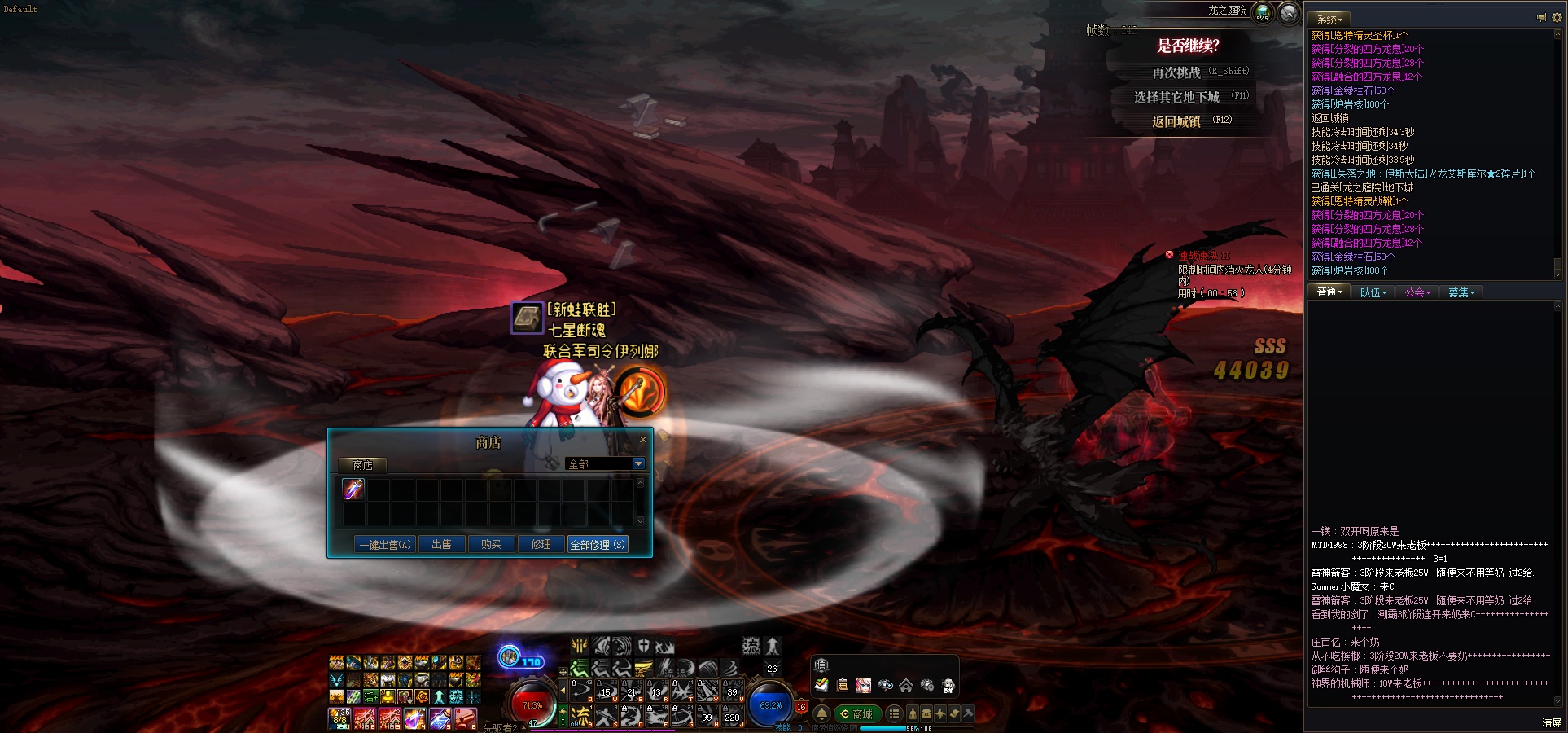1568x733 pixels.
Task: Switch chat to the 队伍 team tab
Action: pyautogui.click(x=1373, y=292)
